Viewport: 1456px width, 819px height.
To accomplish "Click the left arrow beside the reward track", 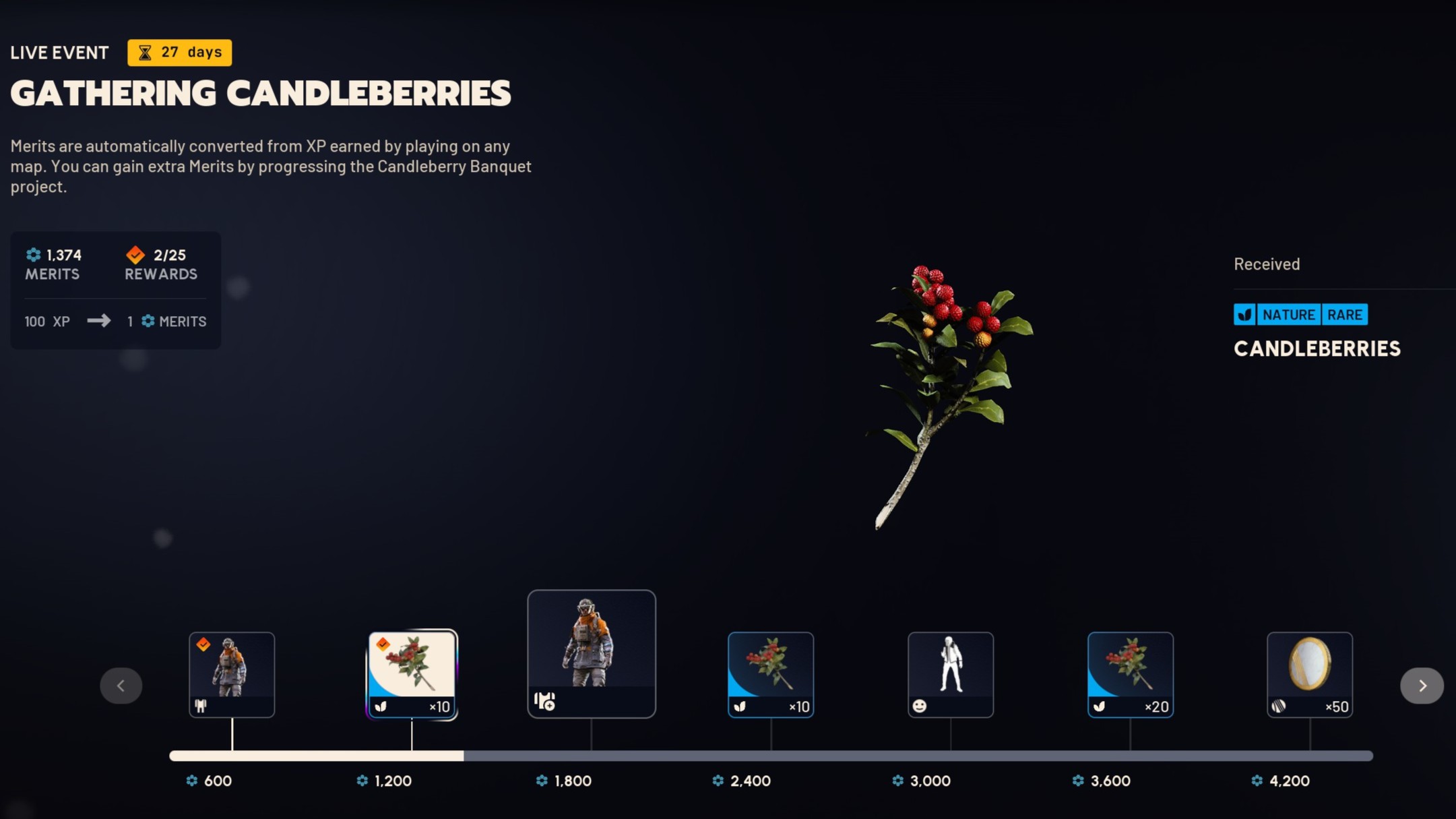I will [x=122, y=686].
